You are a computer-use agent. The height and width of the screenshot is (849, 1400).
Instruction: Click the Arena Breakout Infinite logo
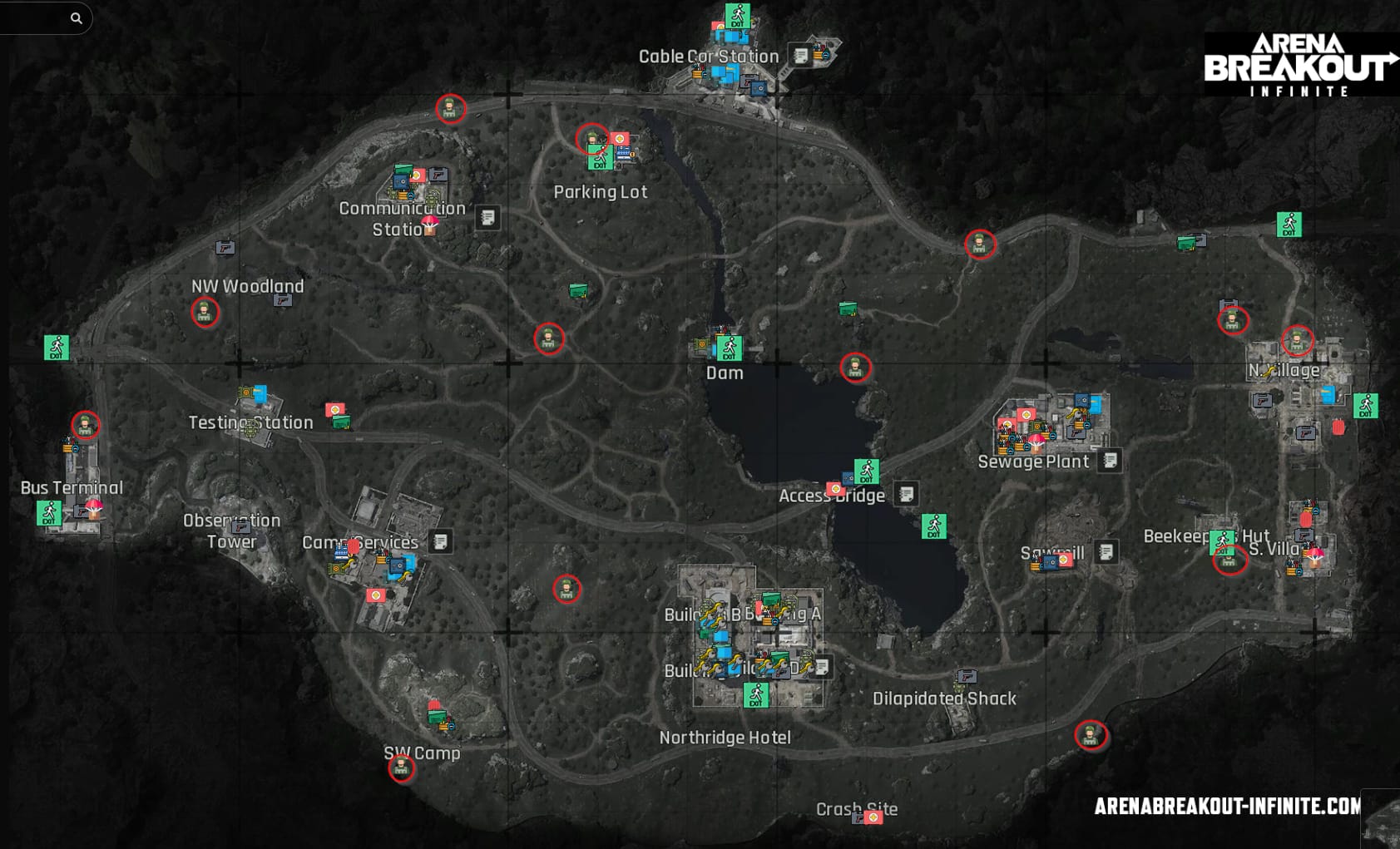click(1299, 65)
